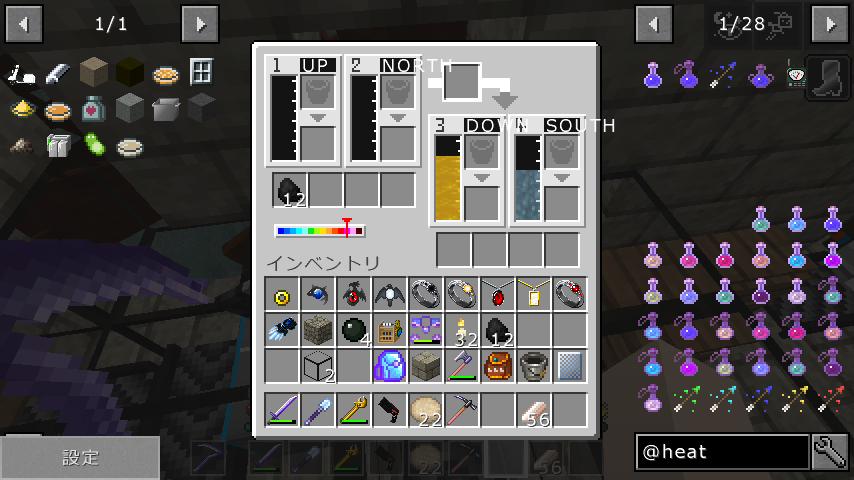Go to next item list page
The height and width of the screenshot is (480, 854).
(x=830, y=23)
